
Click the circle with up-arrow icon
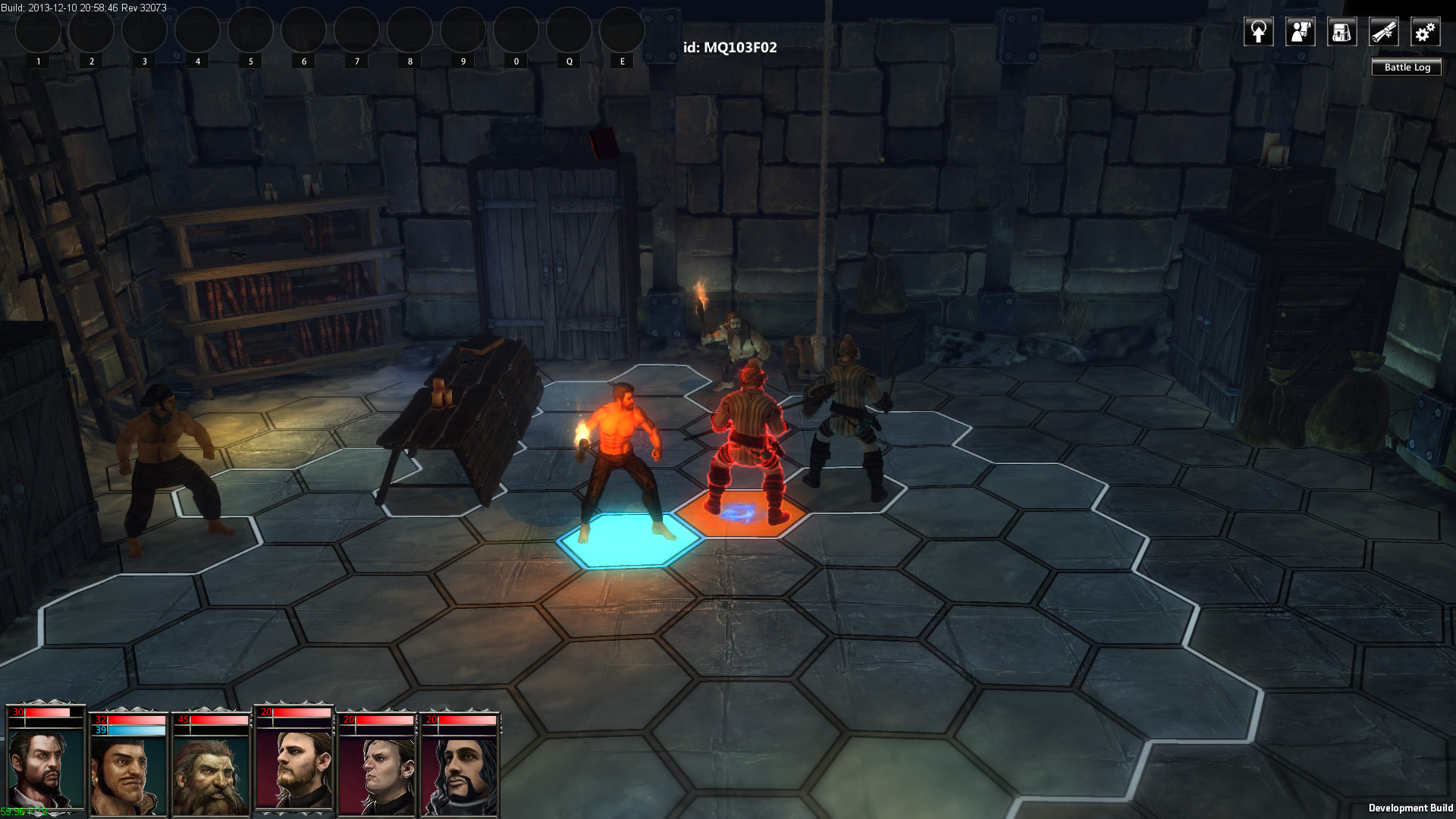[x=1258, y=32]
